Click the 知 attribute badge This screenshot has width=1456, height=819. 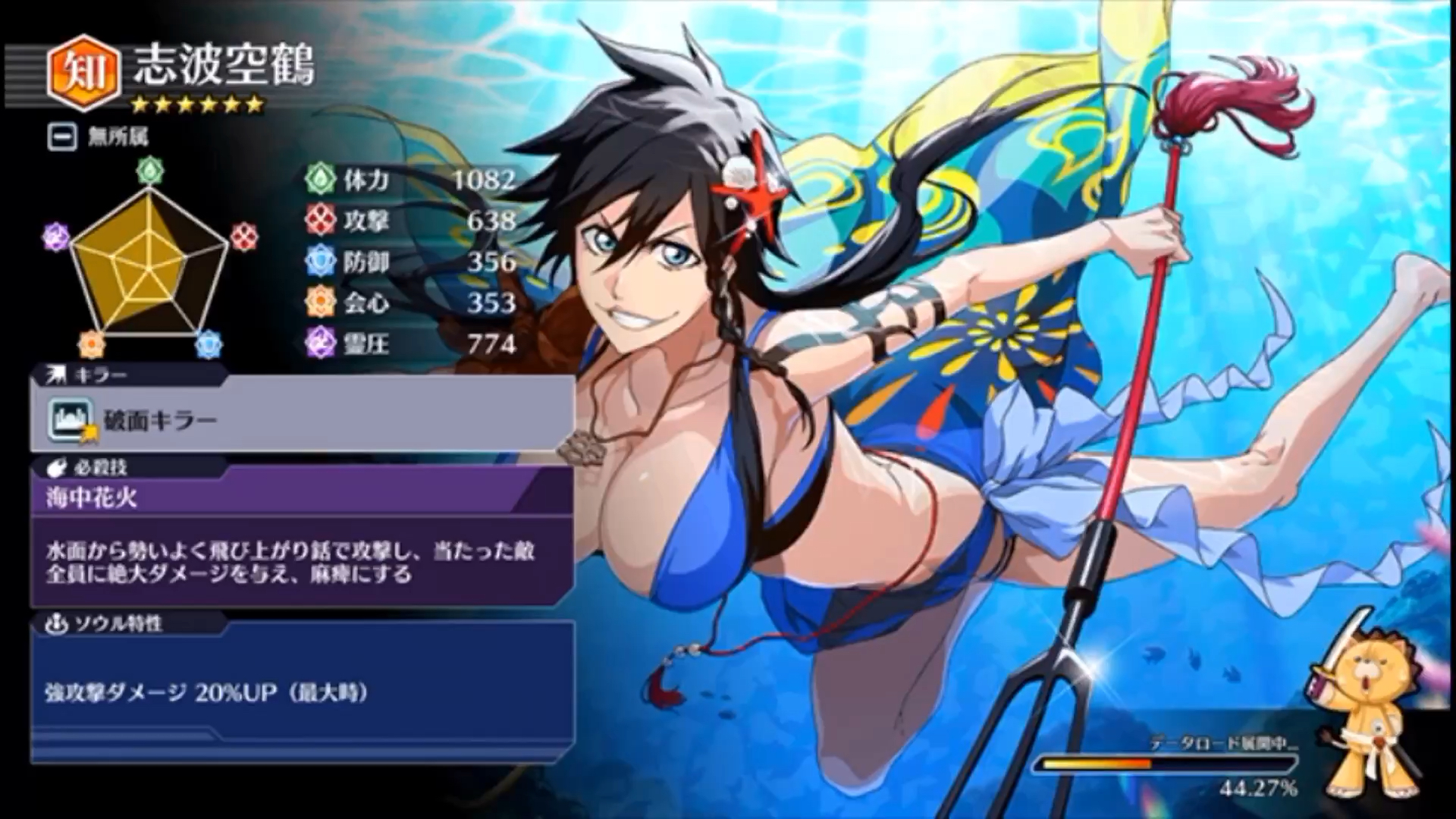[83, 74]
